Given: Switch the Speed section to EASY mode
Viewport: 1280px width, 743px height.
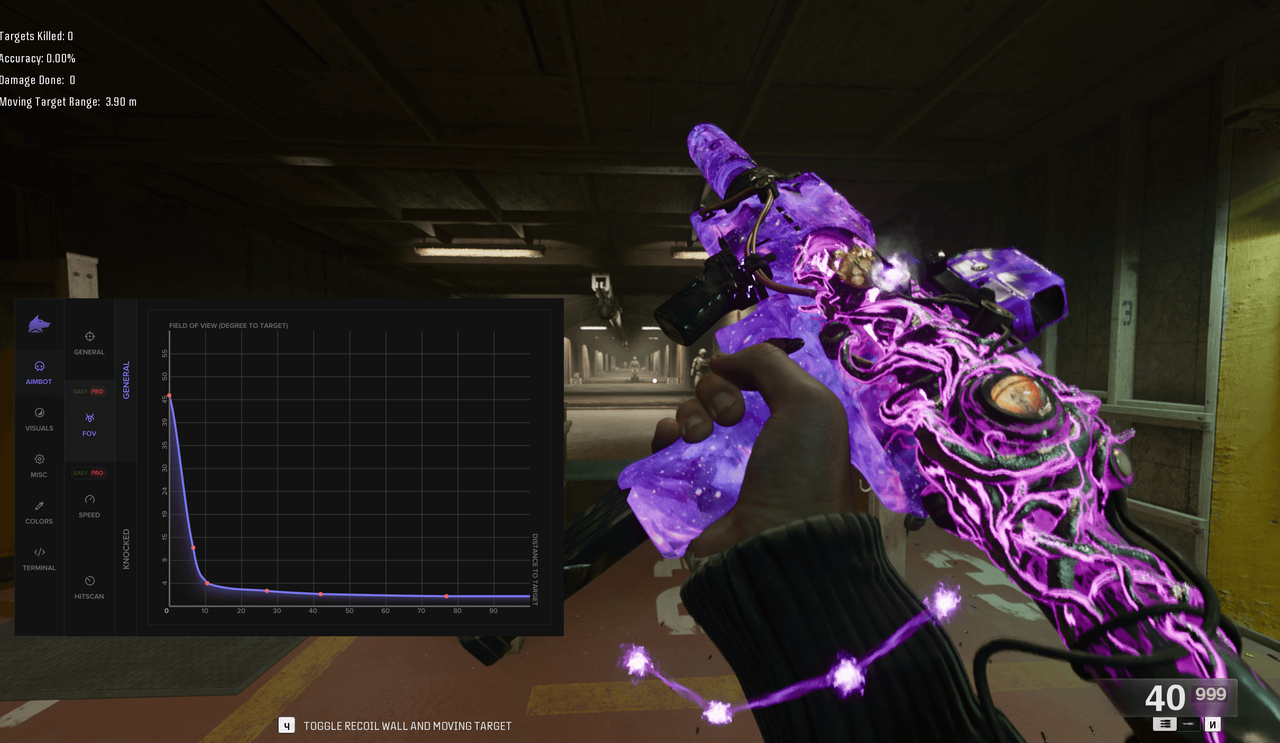Looking at the screenshot, I should (x=82, y=471).
